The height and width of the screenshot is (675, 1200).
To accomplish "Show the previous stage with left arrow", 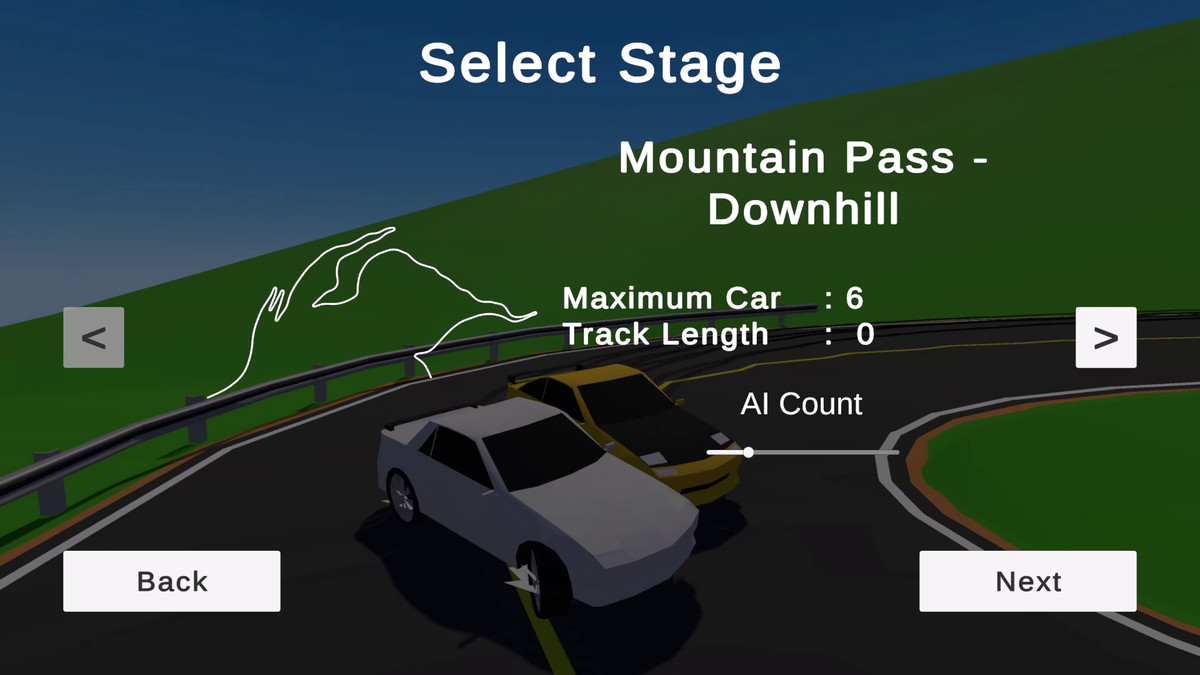I will (94, 338).
